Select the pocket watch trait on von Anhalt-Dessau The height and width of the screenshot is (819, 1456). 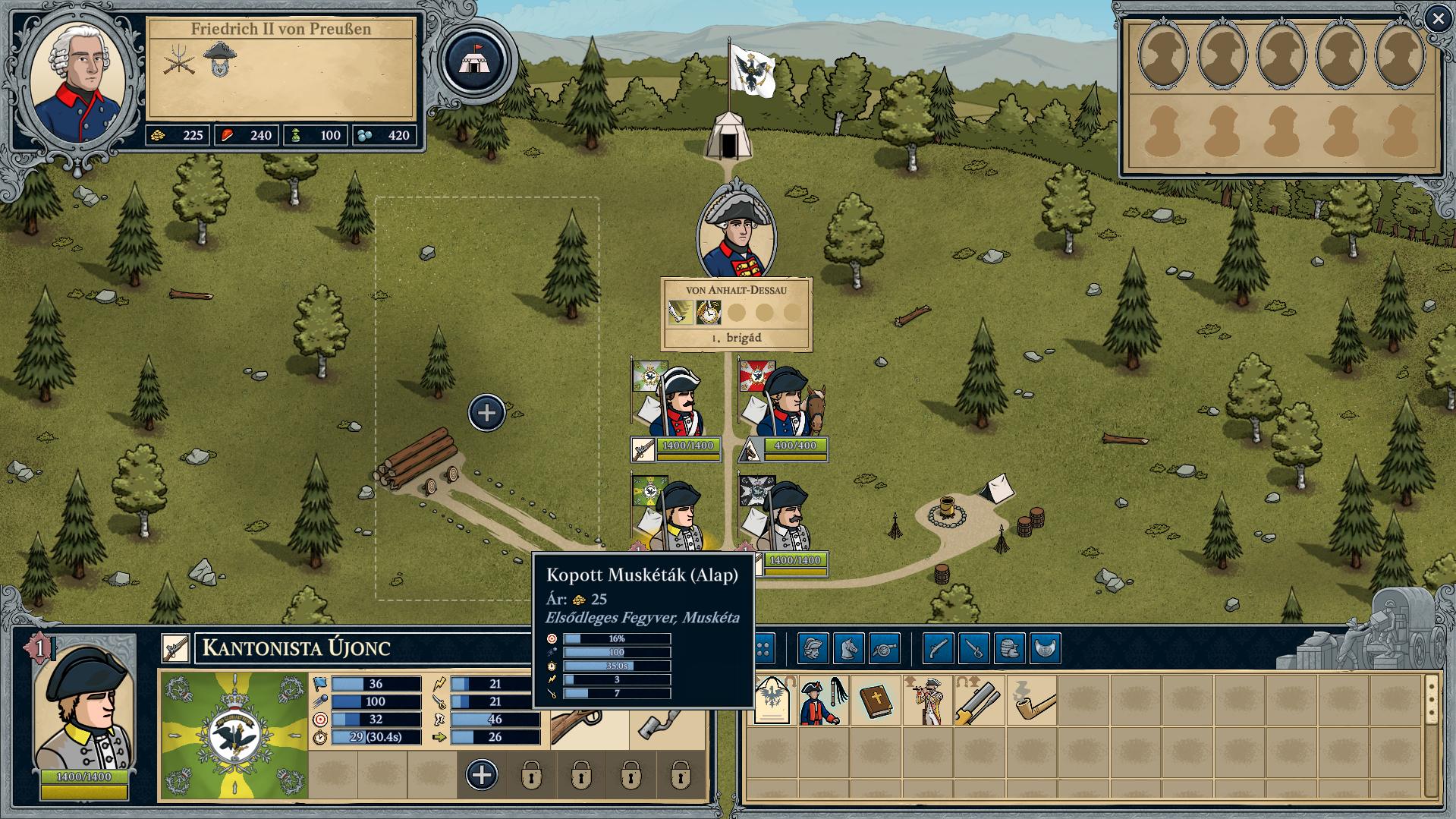[x=708, y=312]
